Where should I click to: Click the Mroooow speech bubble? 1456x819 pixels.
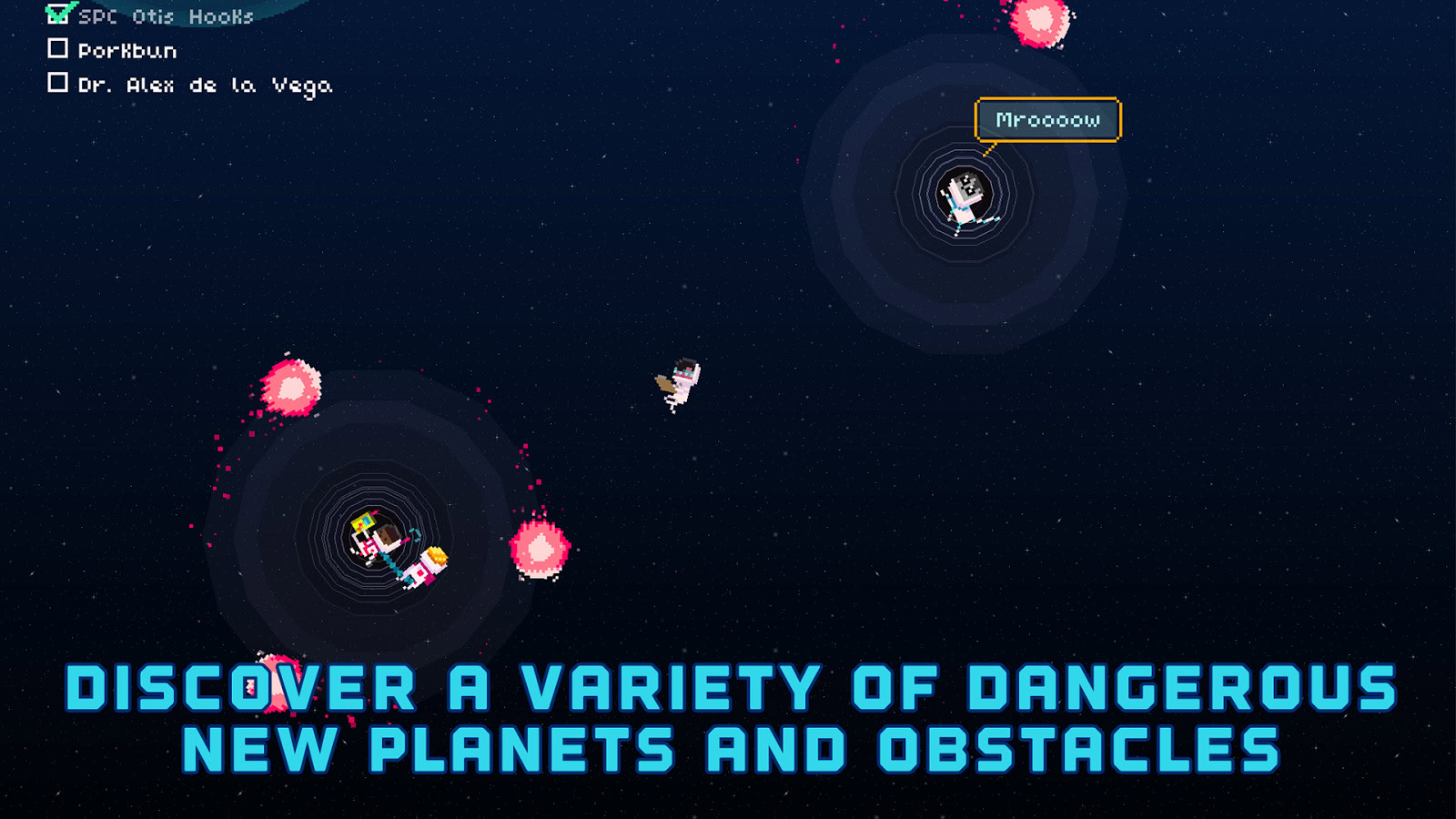point(1047,120)
